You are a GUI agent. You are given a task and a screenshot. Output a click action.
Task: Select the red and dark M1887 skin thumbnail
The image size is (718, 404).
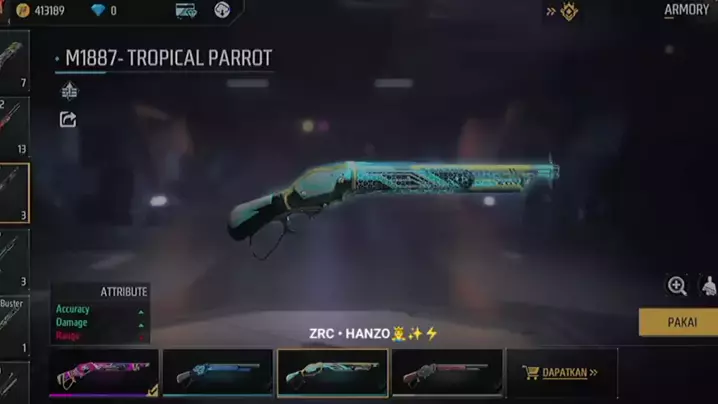446,373
